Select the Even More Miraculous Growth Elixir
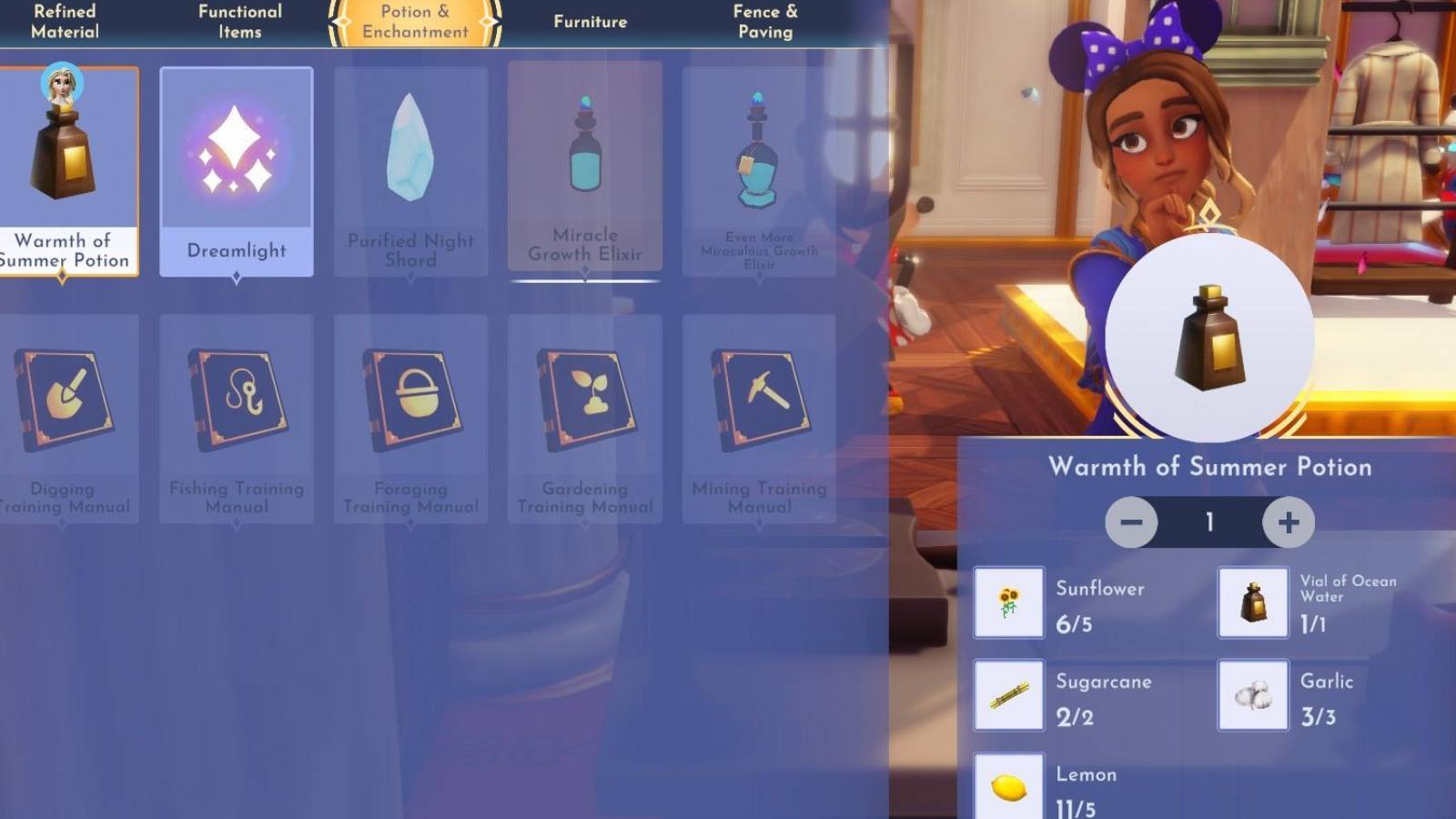This screenshot has height=819, width=1456. pos(759,168)
